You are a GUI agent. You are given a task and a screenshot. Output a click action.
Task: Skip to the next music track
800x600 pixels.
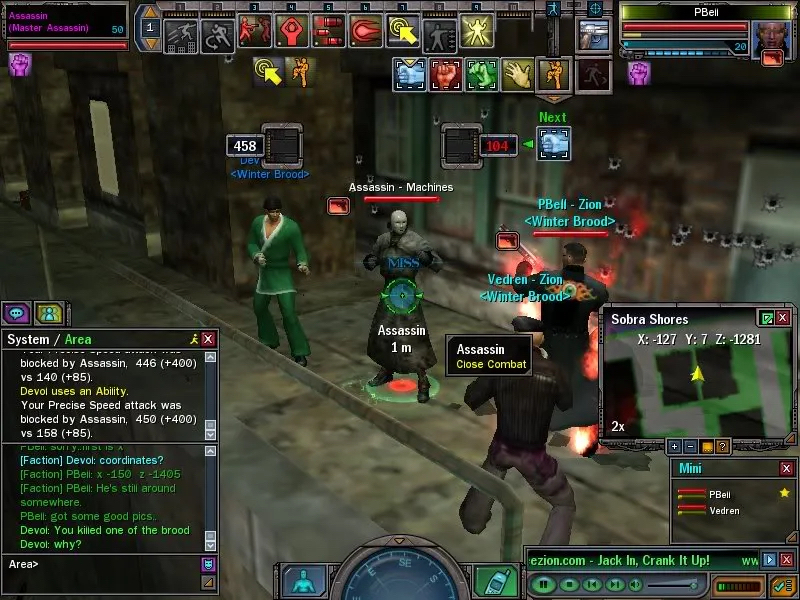[x=616, y=584]
